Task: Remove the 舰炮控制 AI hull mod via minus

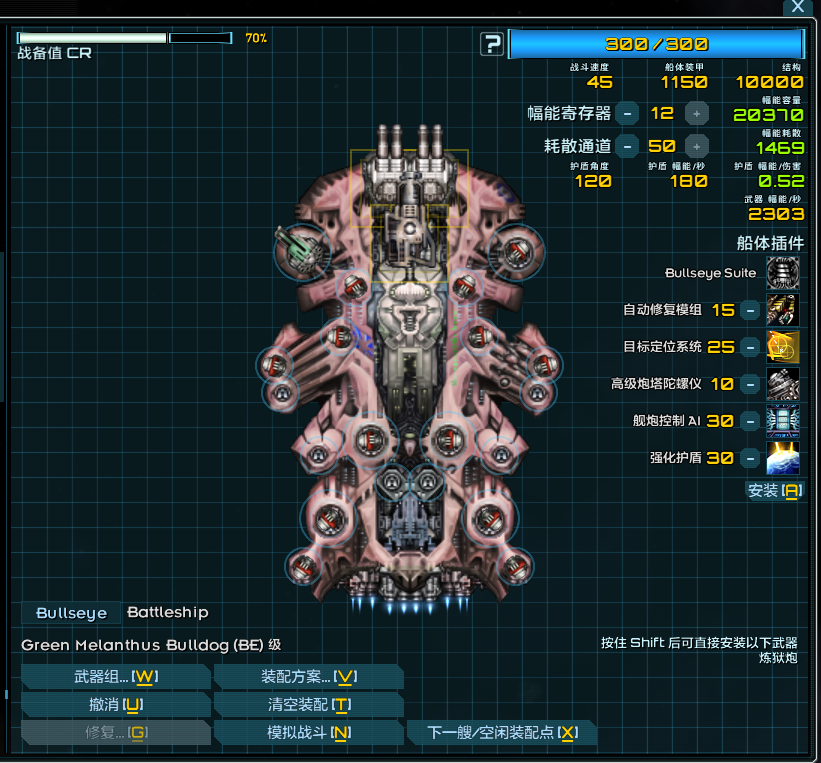Action: (749, 421)
